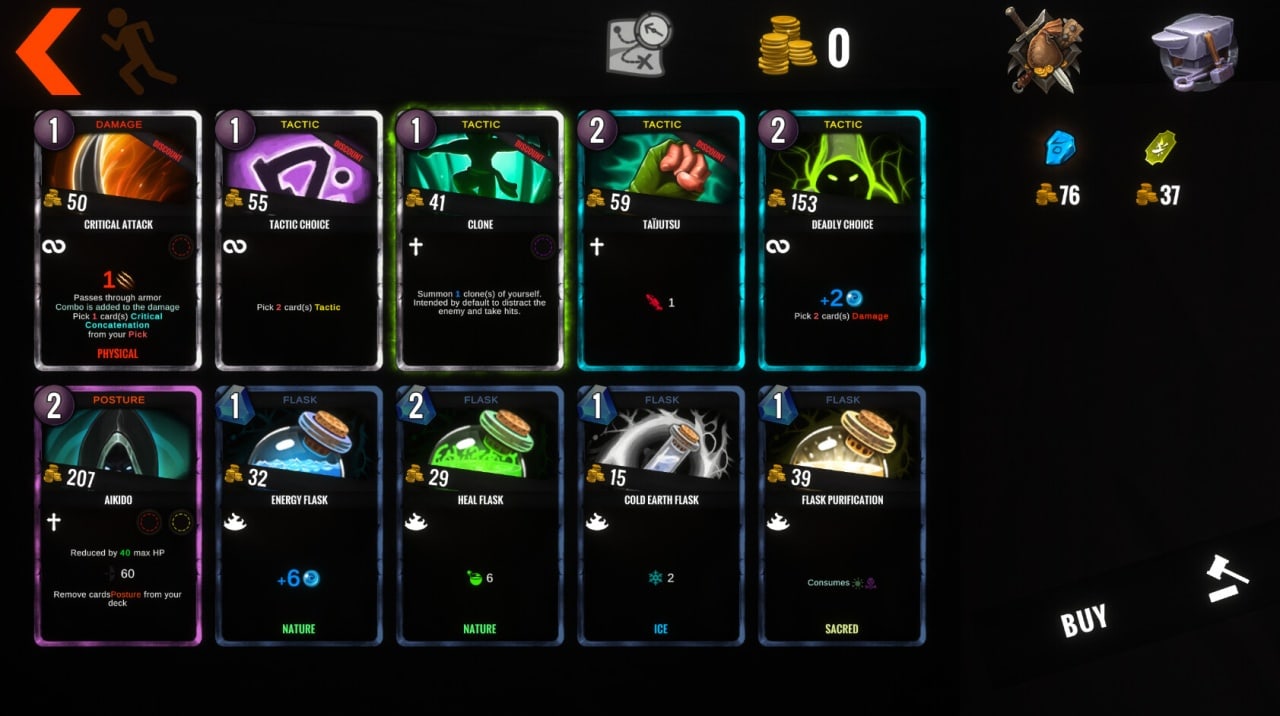Pick the Clone card

pyautogui.click(x=480, y=240)
